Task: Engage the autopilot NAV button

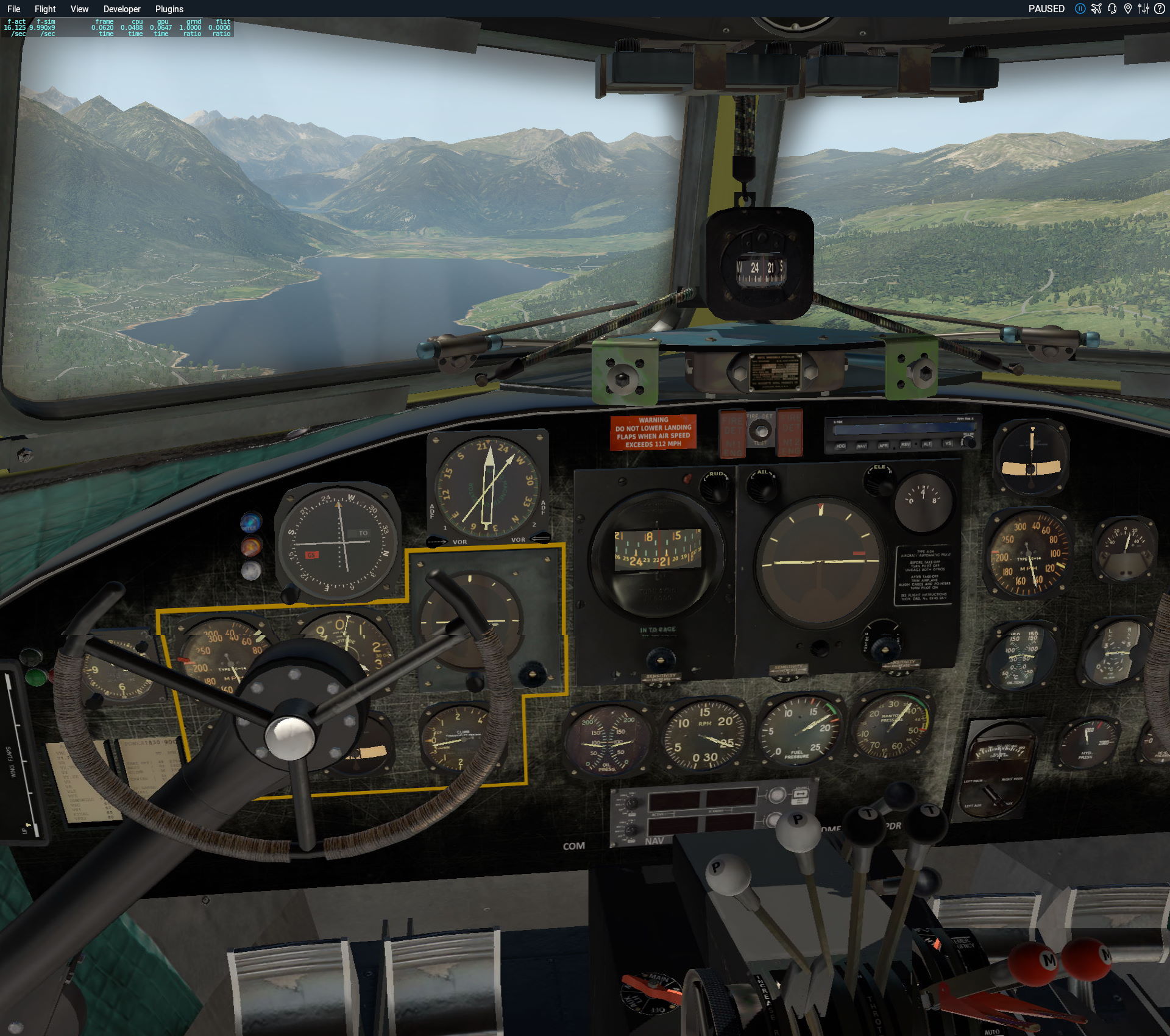Action: (862, 446)
